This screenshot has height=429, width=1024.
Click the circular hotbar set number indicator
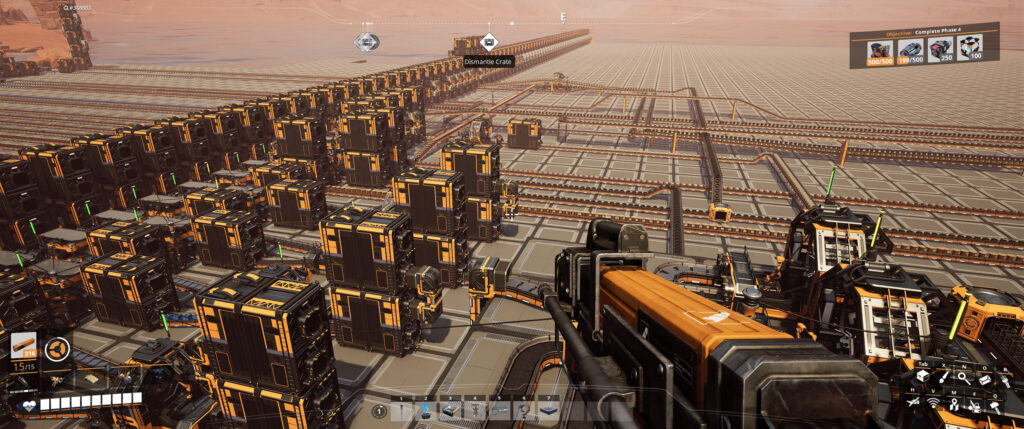(x=379, y=410)
